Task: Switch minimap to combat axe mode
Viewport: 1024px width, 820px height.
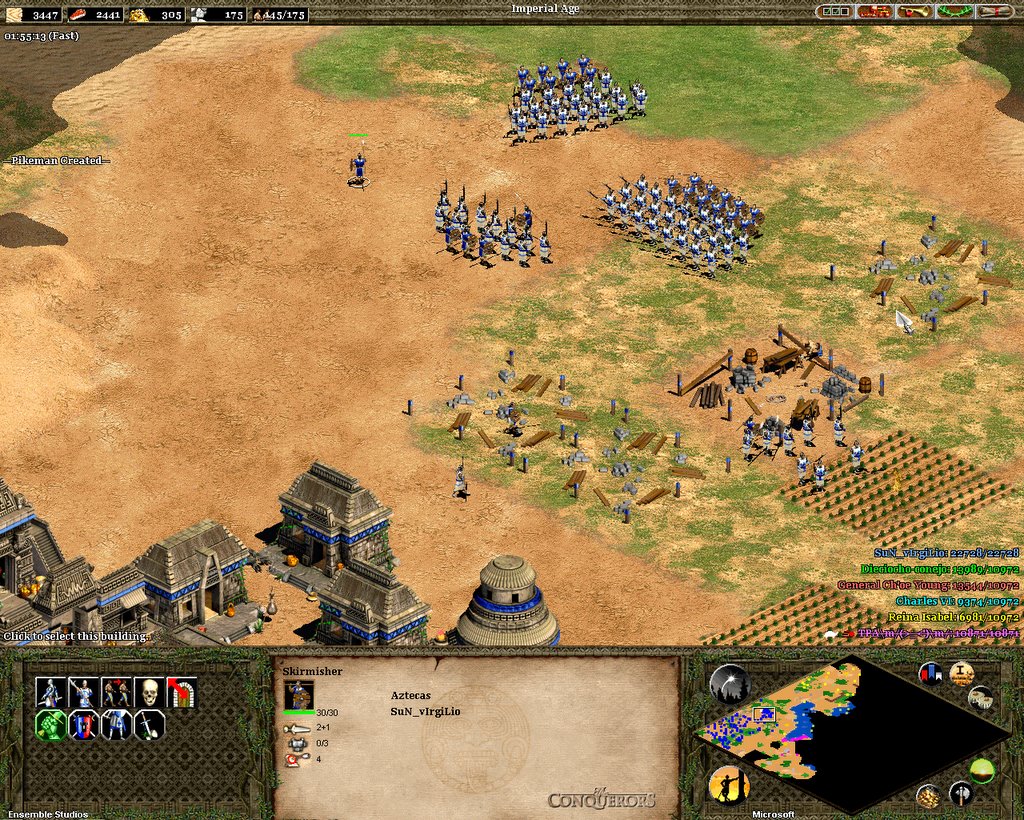Action: pyautogui.click(x=961, y=794)
